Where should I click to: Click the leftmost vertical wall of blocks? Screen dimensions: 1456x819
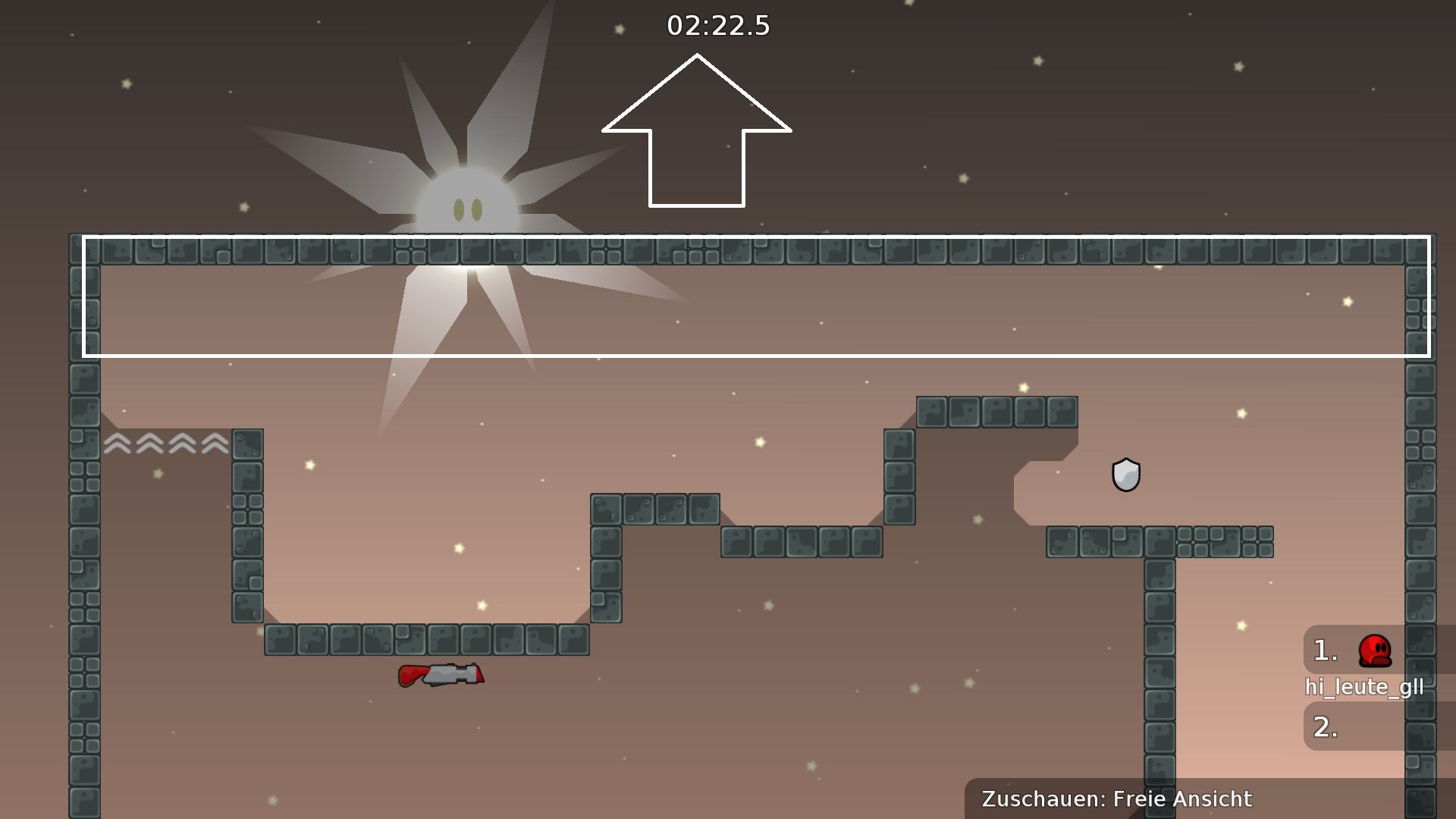coord(83,531)
